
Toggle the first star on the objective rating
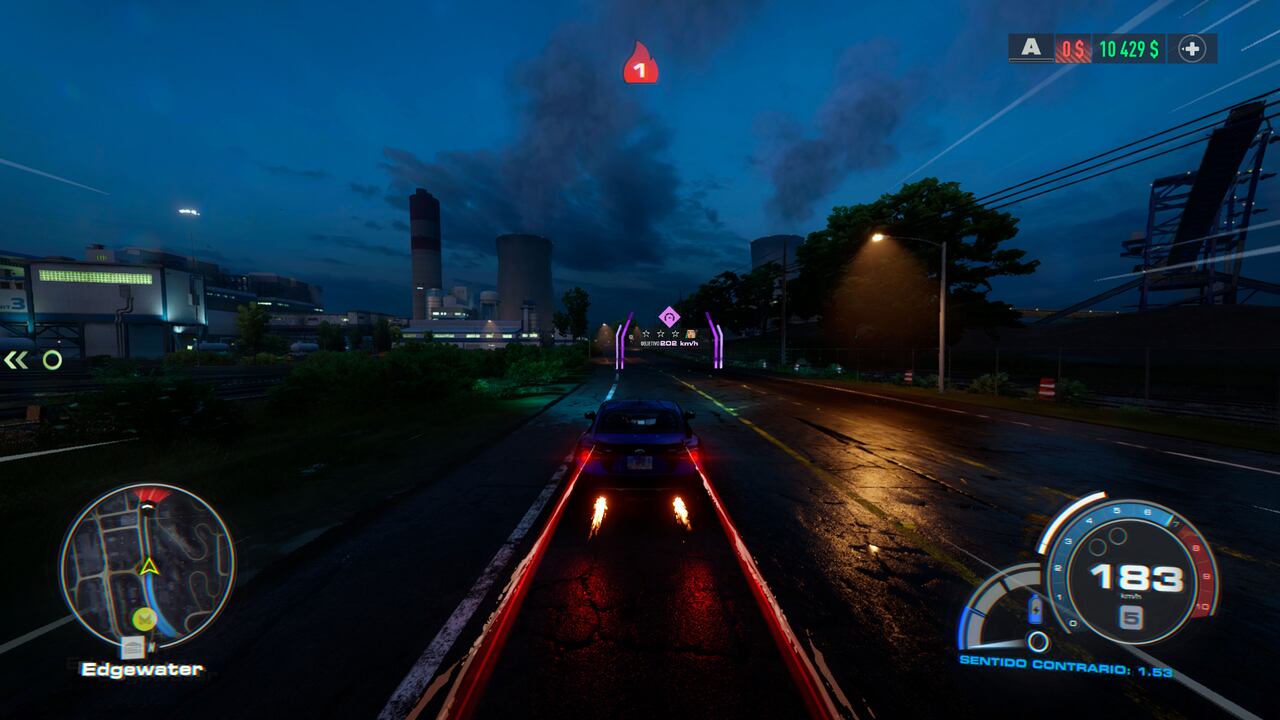pos(646,333)
